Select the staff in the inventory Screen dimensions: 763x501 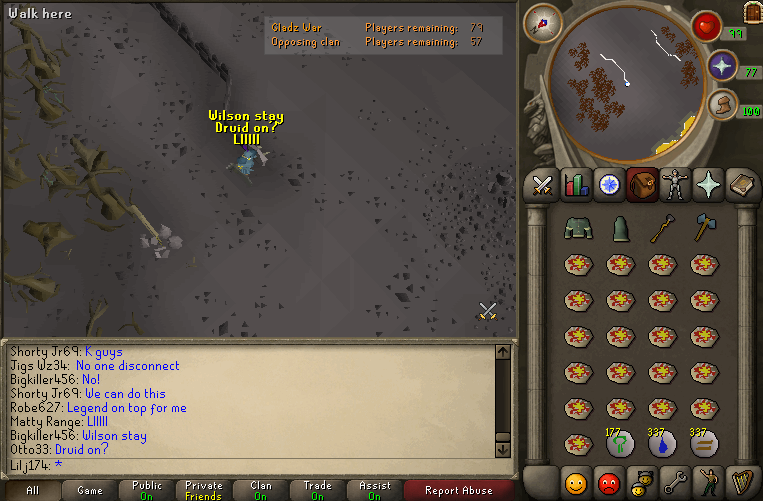click(x=661, y=230)
